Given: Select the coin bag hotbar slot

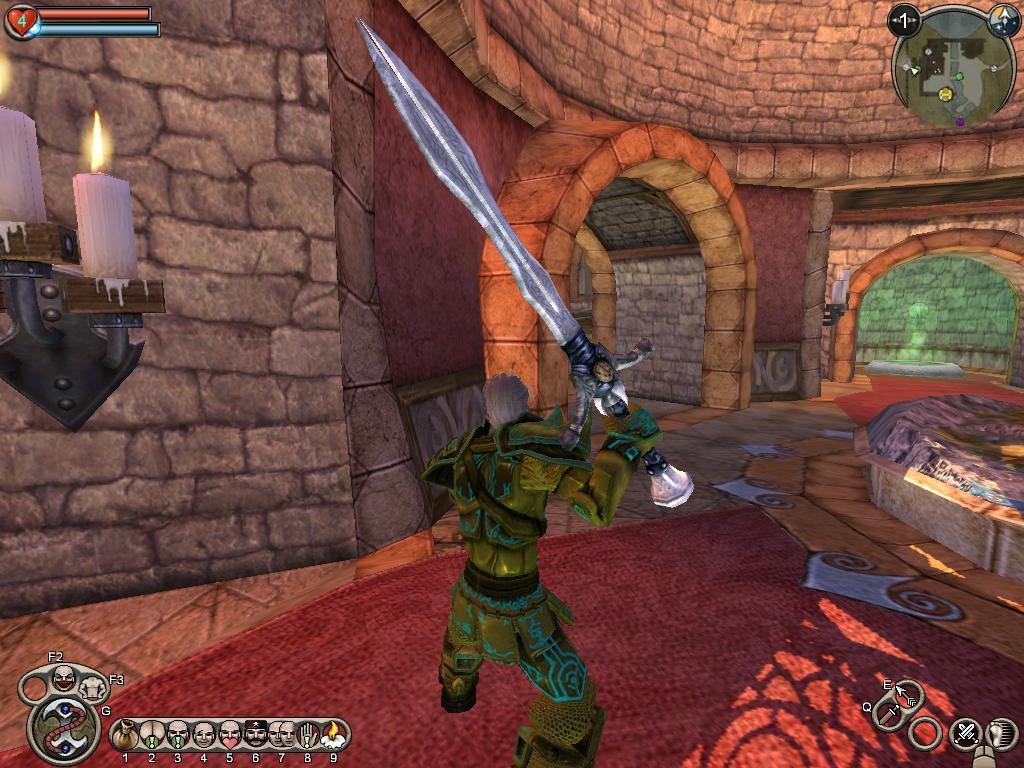Looking at the screenshot, I should 125,735.
